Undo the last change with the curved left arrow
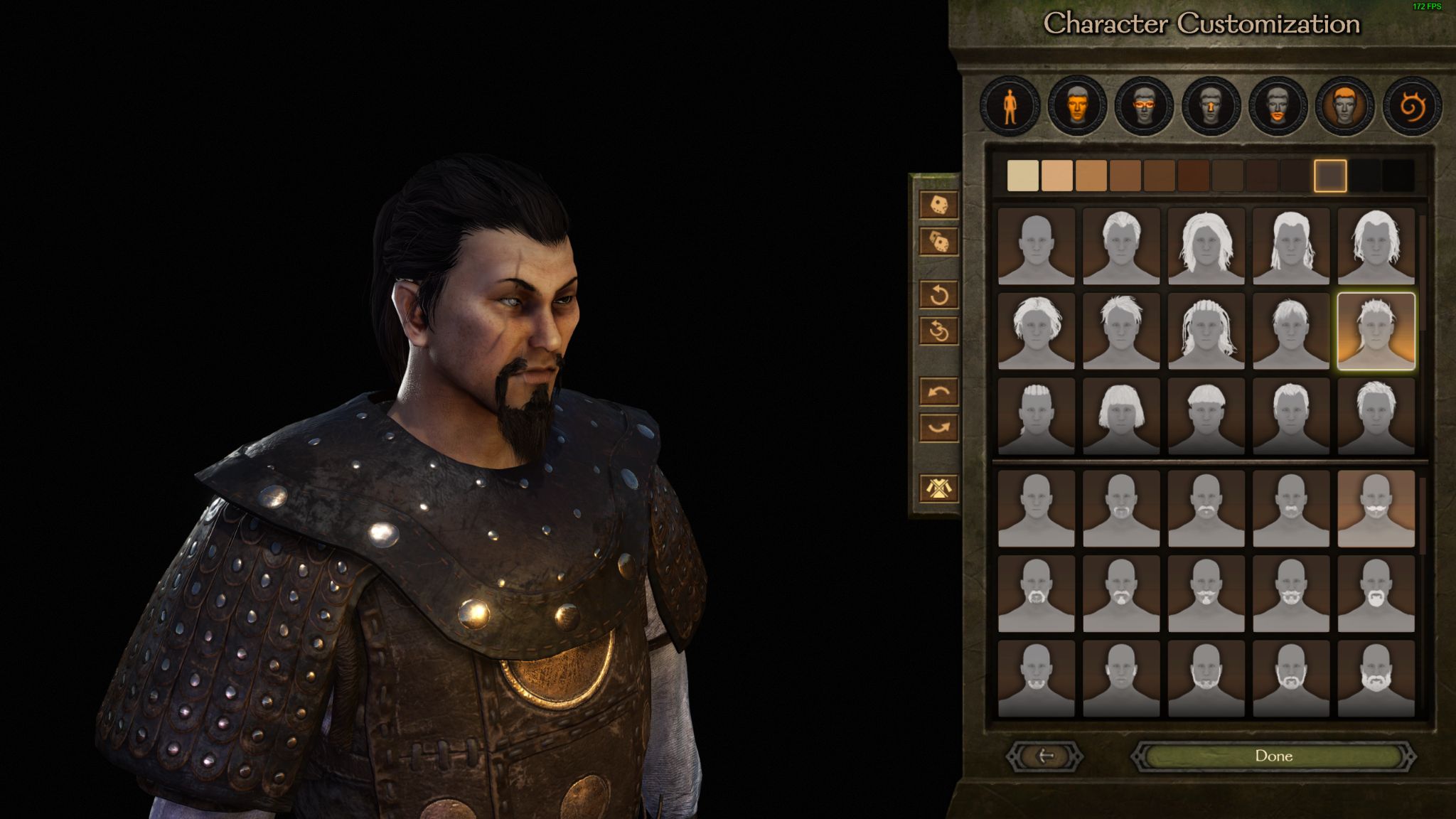 click(x=938, y=391)
